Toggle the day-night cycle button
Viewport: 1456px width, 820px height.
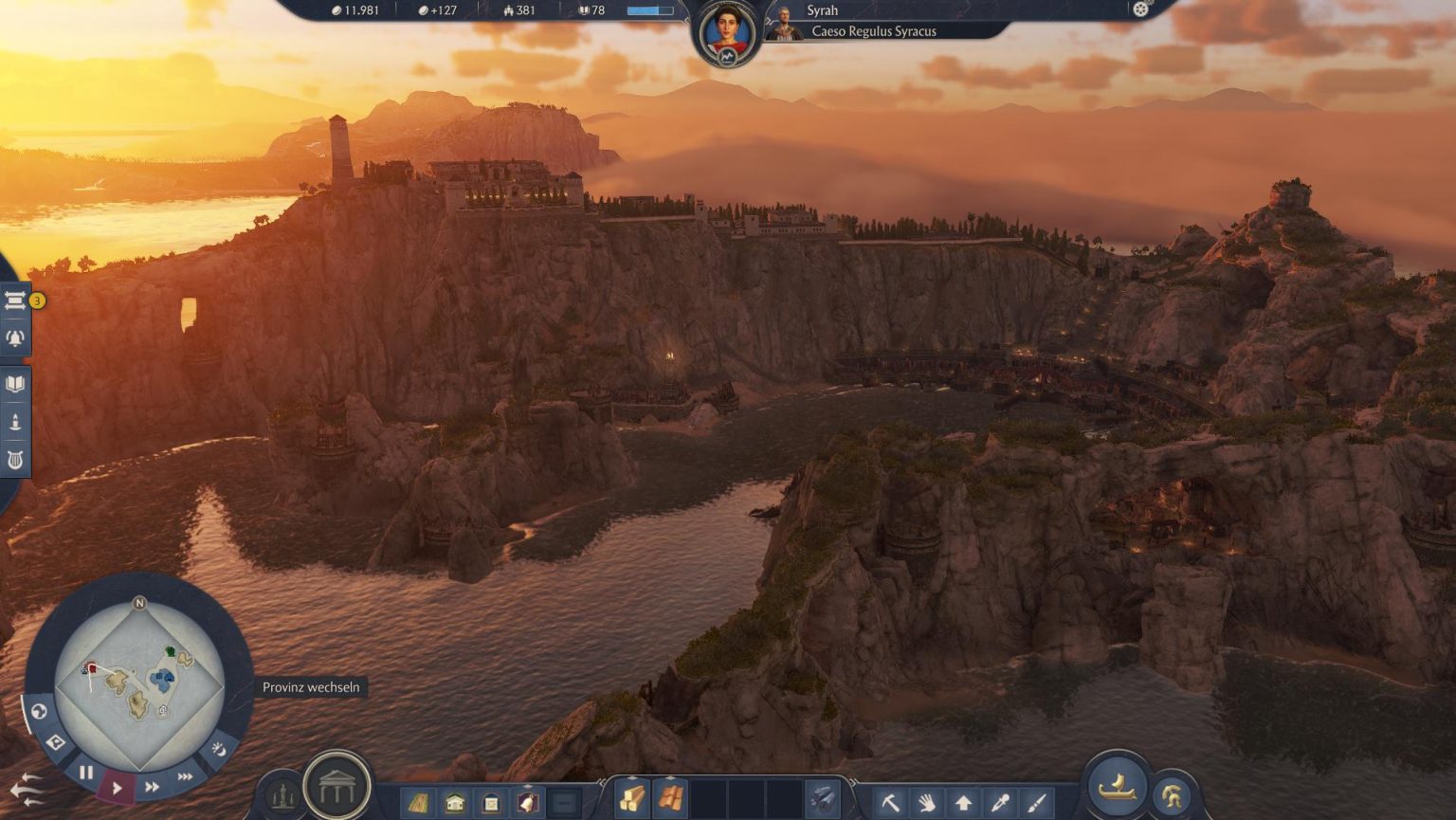click(x=219, y=749)
